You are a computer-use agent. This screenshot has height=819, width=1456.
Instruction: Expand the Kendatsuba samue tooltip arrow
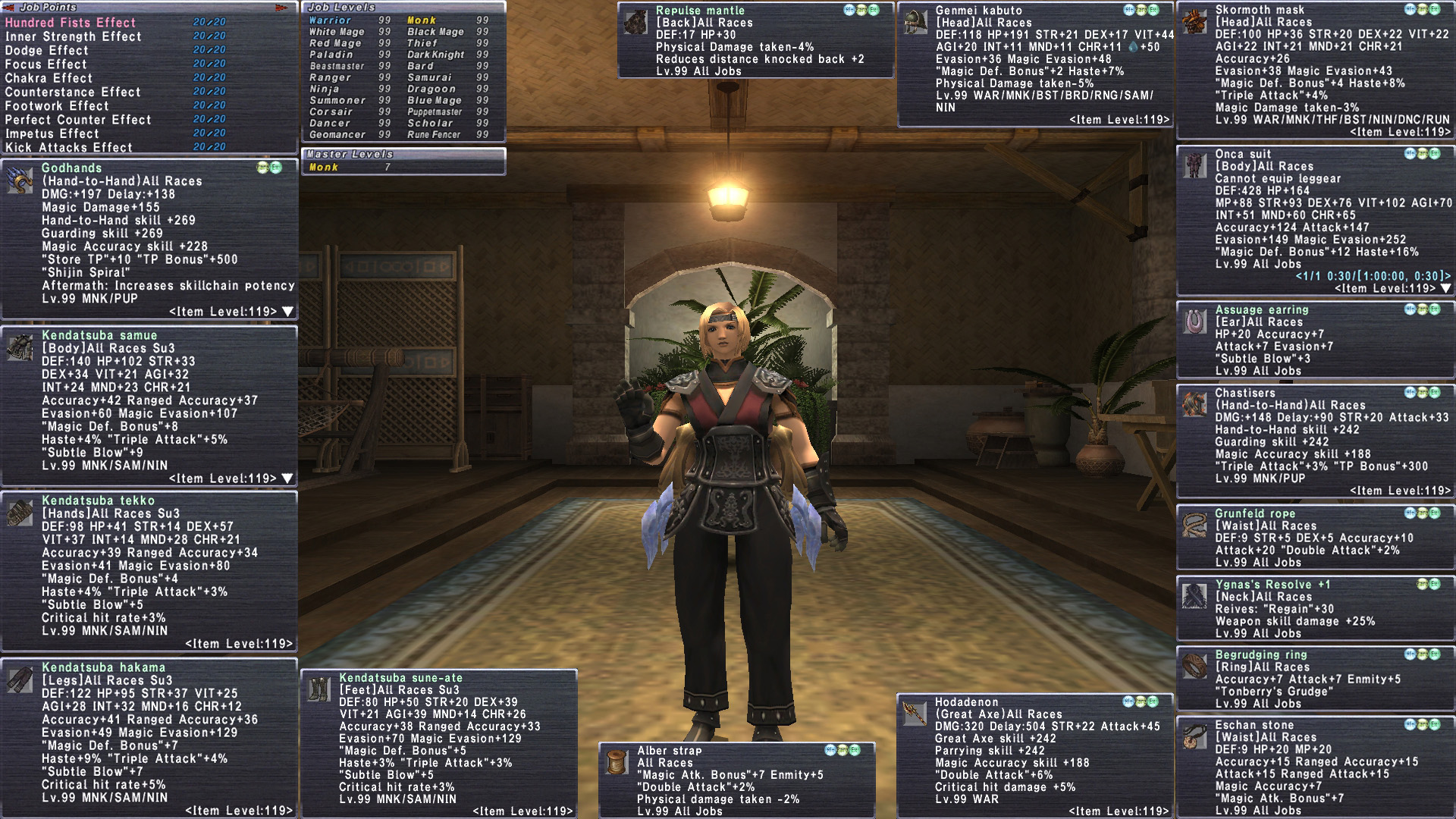[287, 479]
